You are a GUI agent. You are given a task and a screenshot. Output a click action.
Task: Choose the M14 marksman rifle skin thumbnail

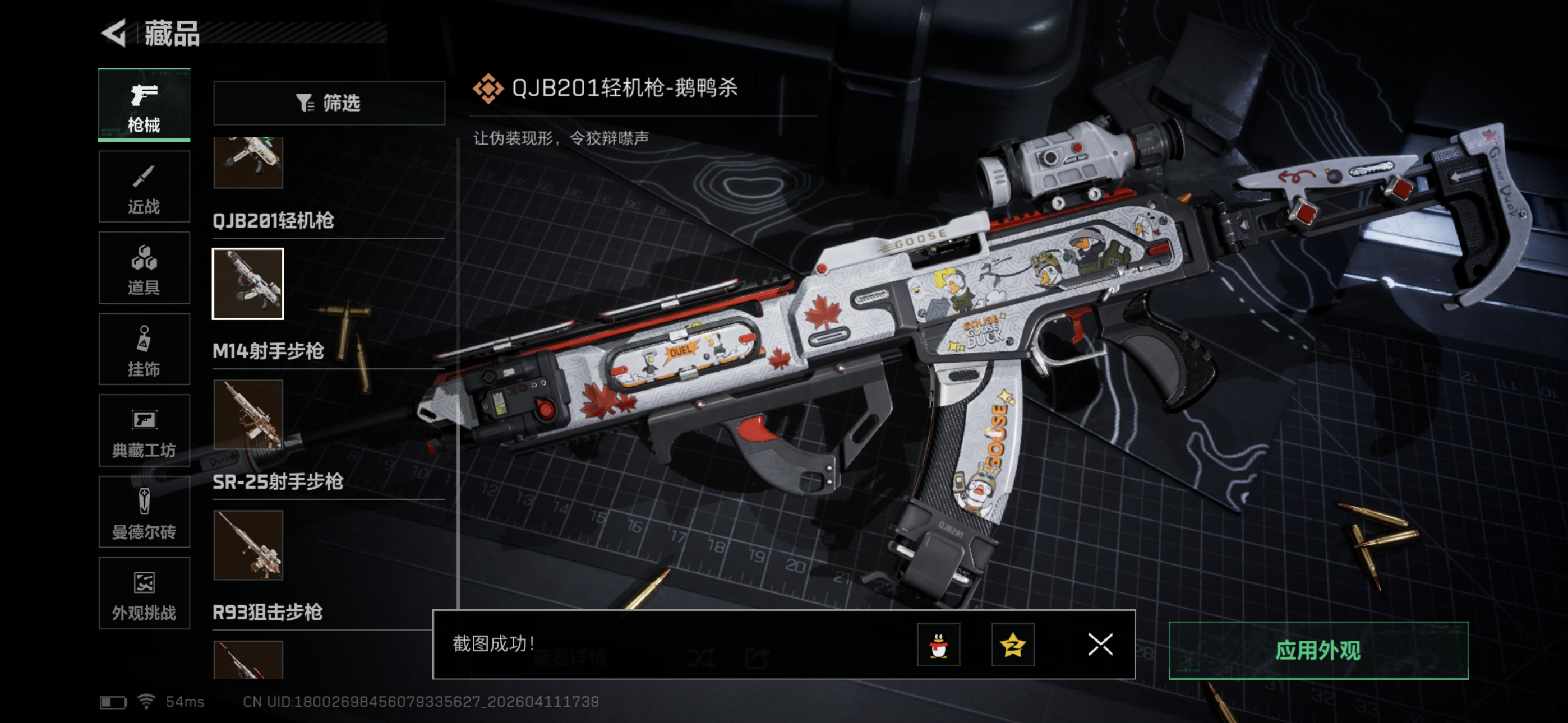tap(248, 415)
